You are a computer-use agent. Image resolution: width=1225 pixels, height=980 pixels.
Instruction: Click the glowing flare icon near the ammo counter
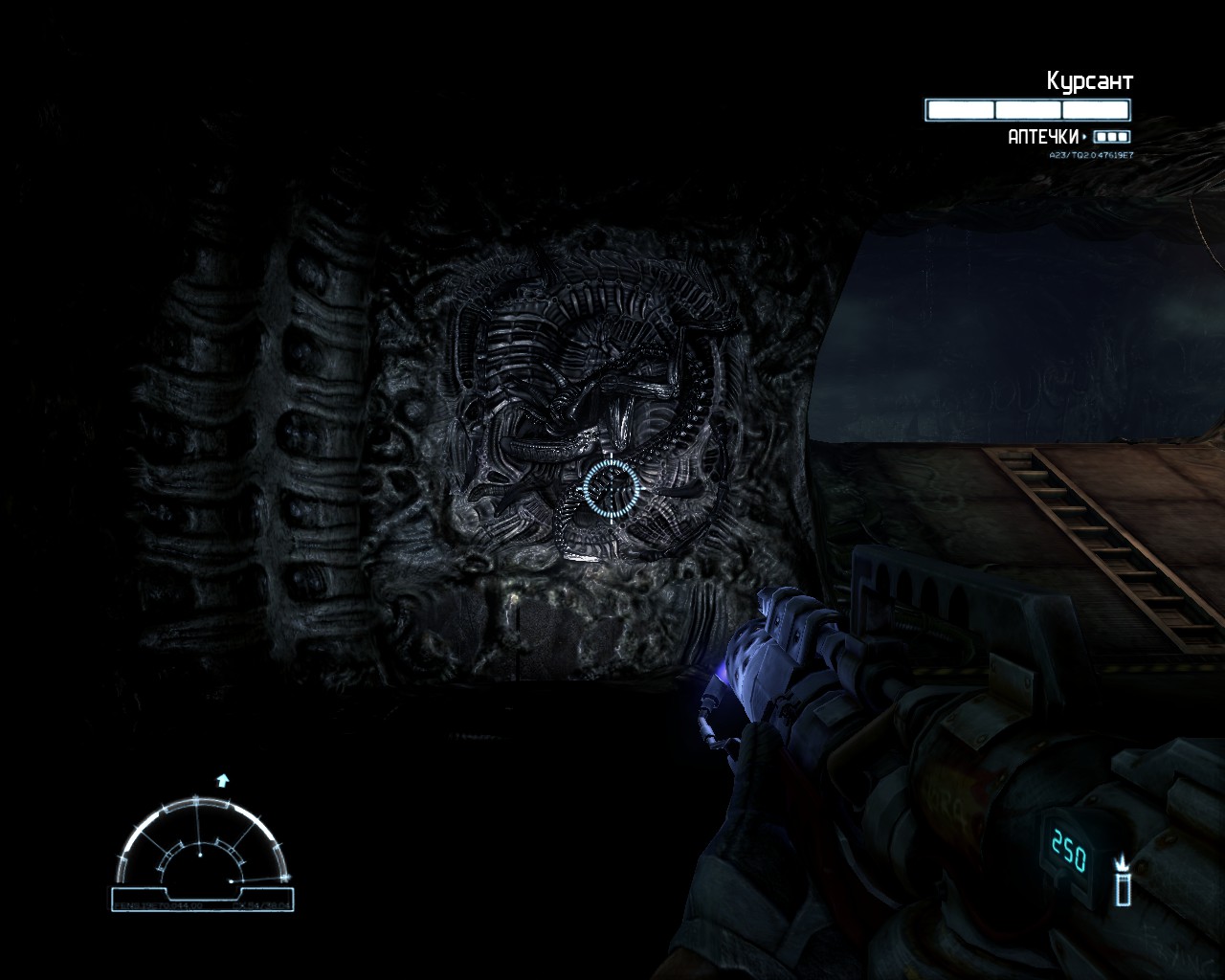(1122, 880)
